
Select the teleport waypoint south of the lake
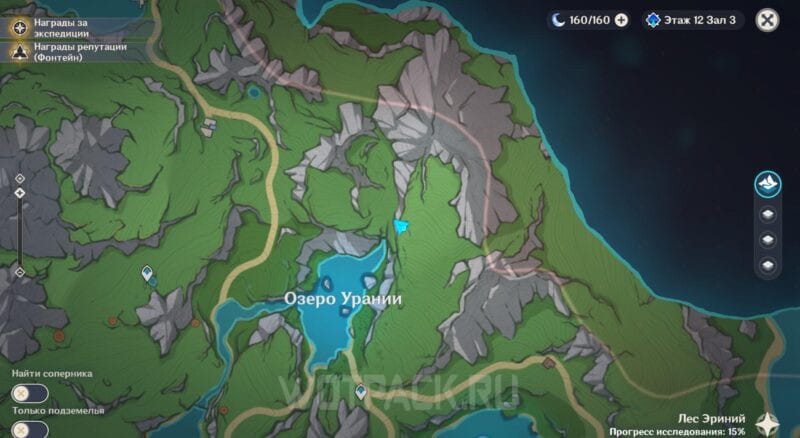click(360, 392)
